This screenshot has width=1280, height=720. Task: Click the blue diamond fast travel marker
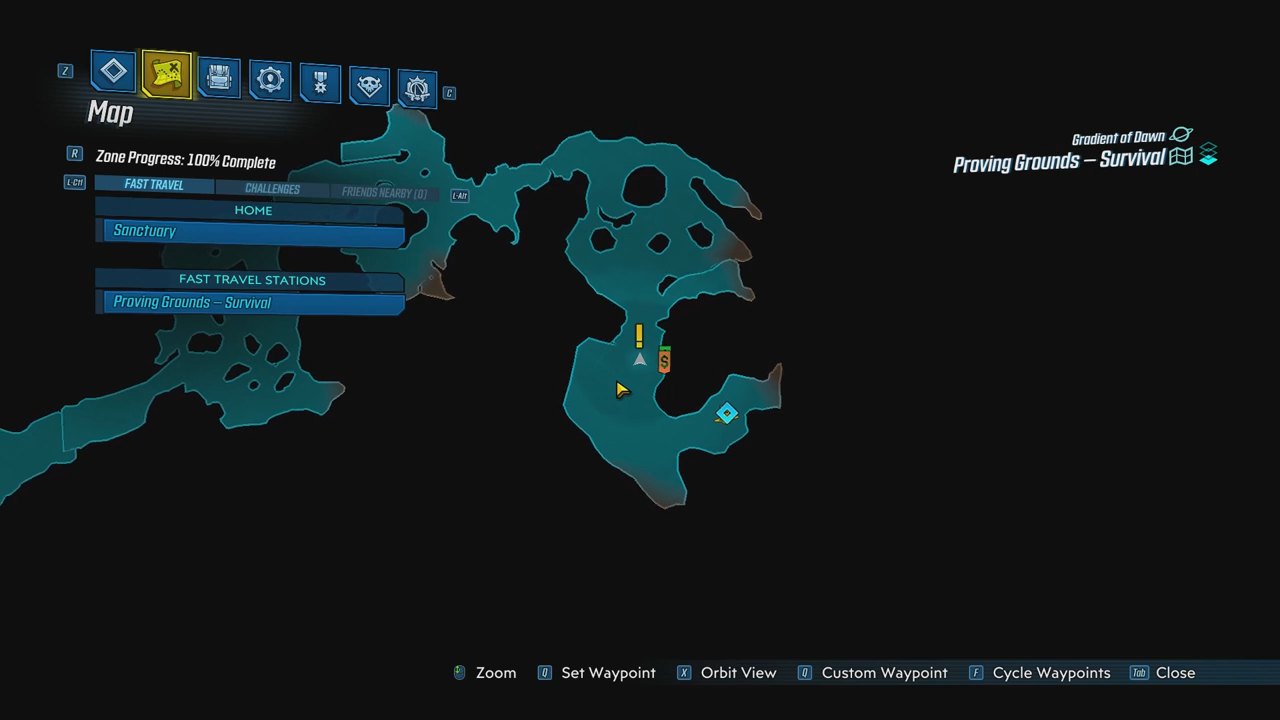click(727, 413)
